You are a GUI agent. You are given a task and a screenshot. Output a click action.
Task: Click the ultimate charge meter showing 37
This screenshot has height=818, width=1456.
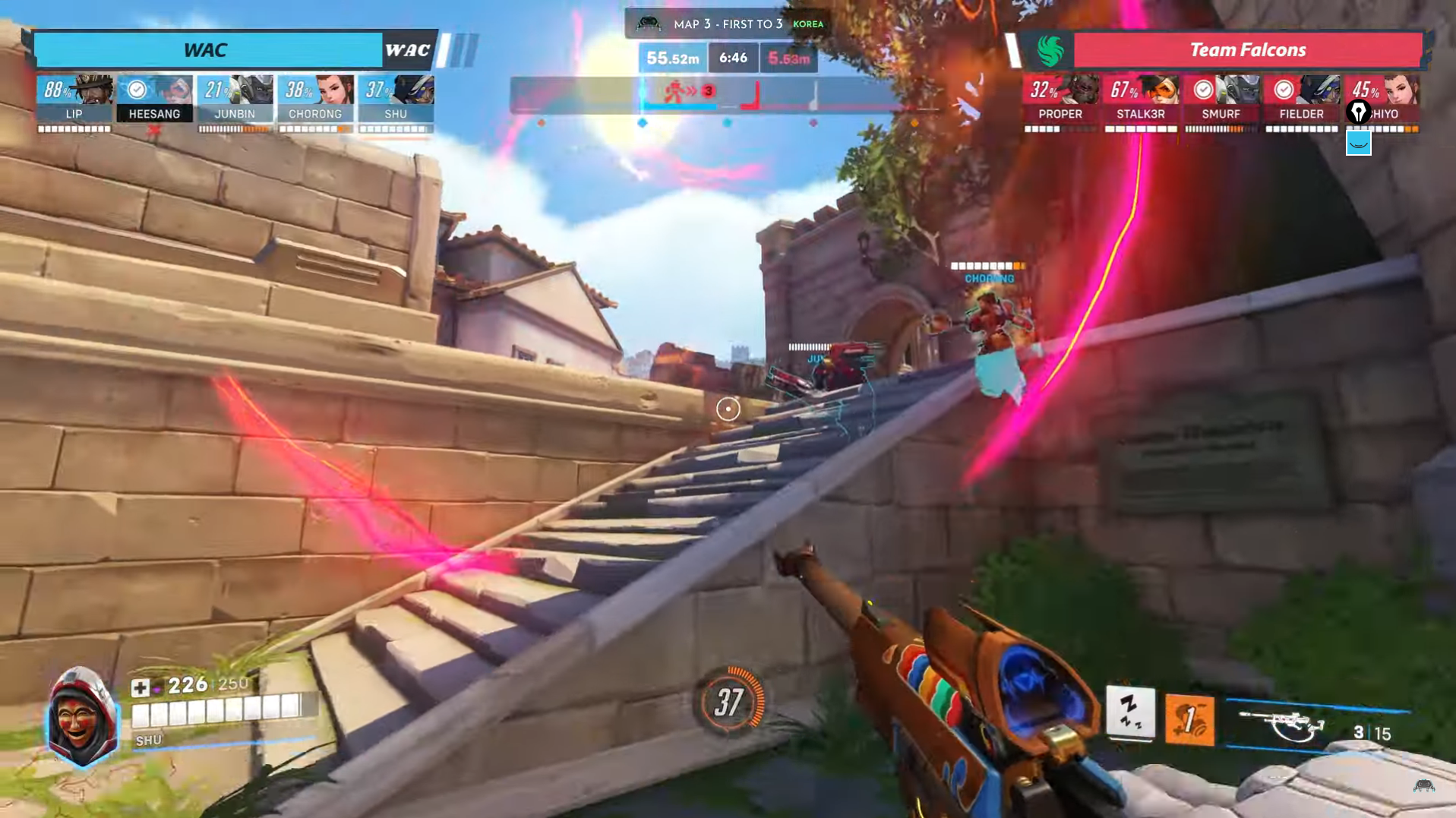tap(729, 702)
